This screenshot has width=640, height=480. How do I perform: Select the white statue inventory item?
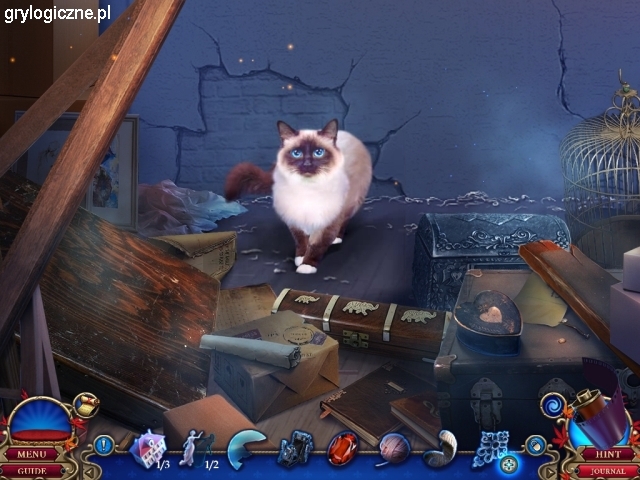pyautogui.click(x=191, y=447)
